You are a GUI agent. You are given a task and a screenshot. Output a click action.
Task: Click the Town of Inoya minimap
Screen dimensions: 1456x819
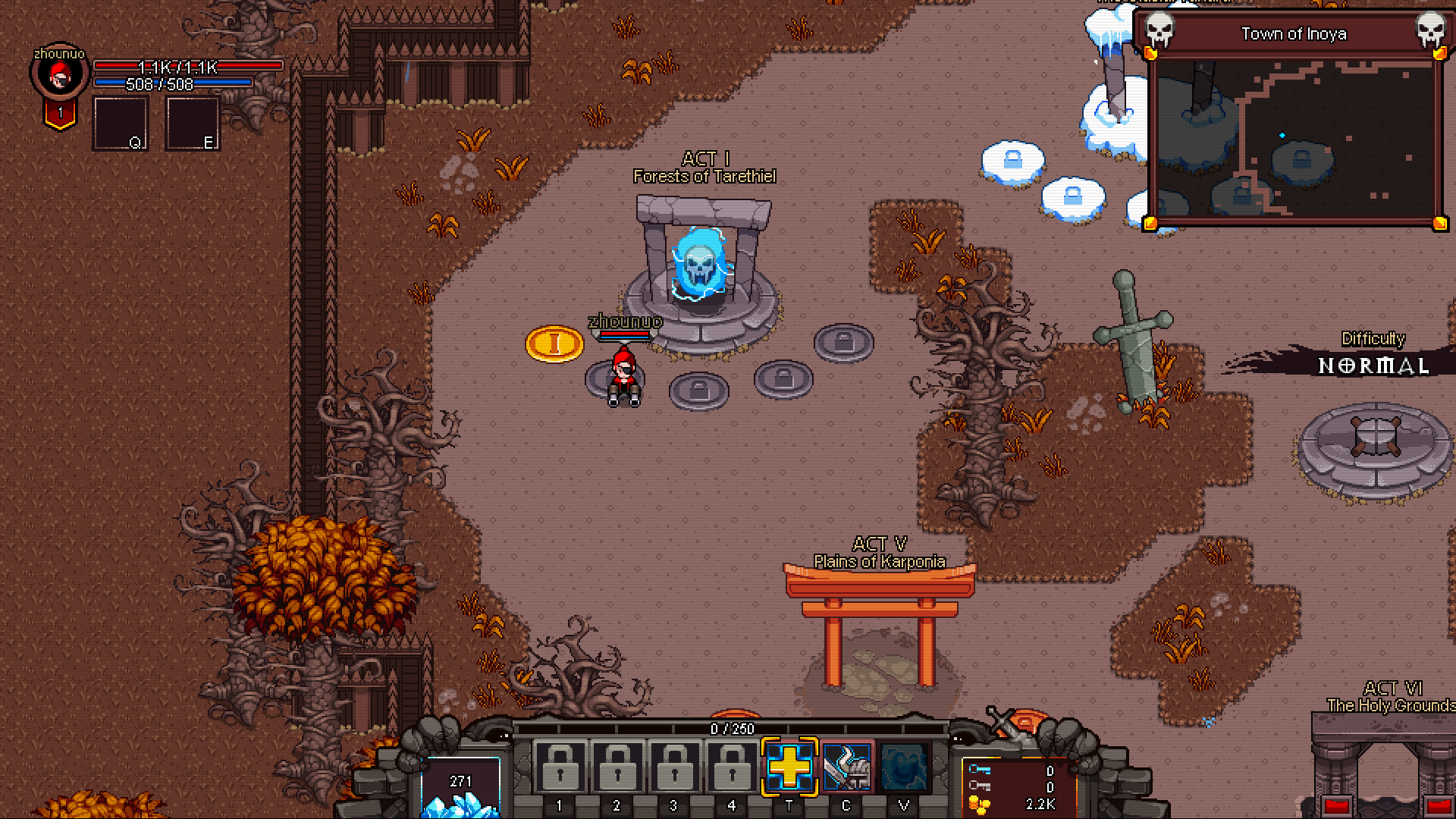(1294, 140)
